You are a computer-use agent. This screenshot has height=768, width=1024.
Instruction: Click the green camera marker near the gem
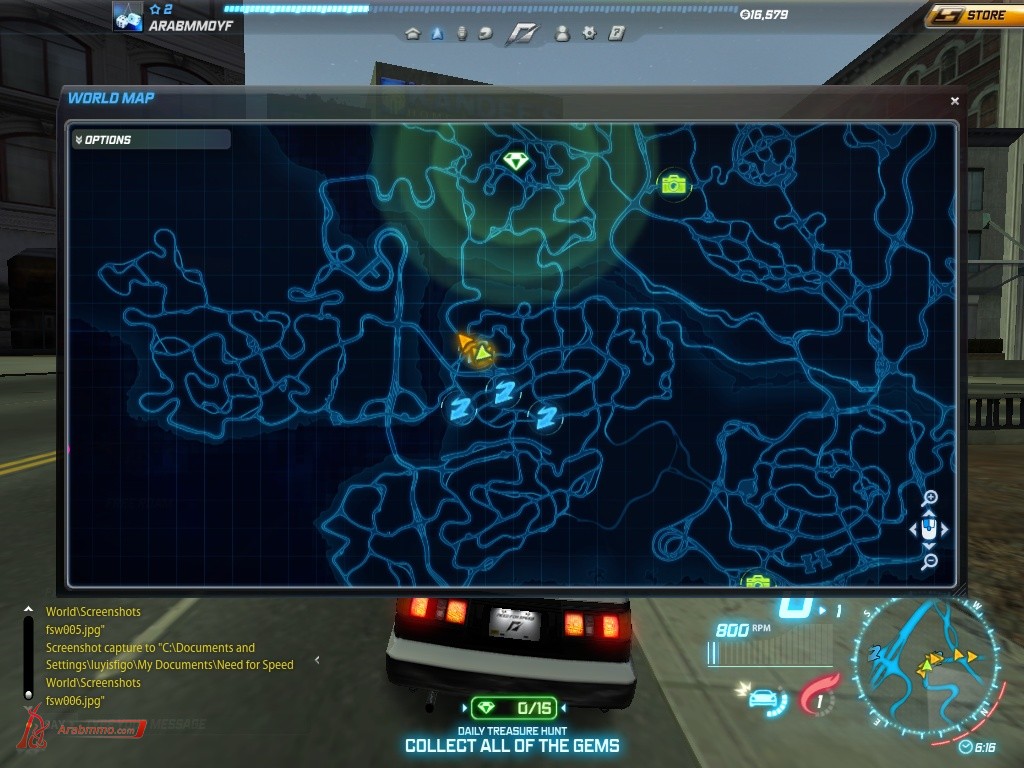674,184
